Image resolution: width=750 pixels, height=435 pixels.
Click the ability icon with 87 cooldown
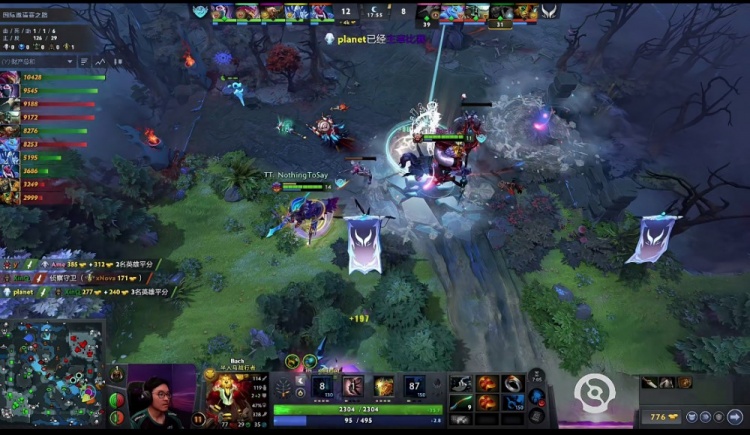point(413,387)
